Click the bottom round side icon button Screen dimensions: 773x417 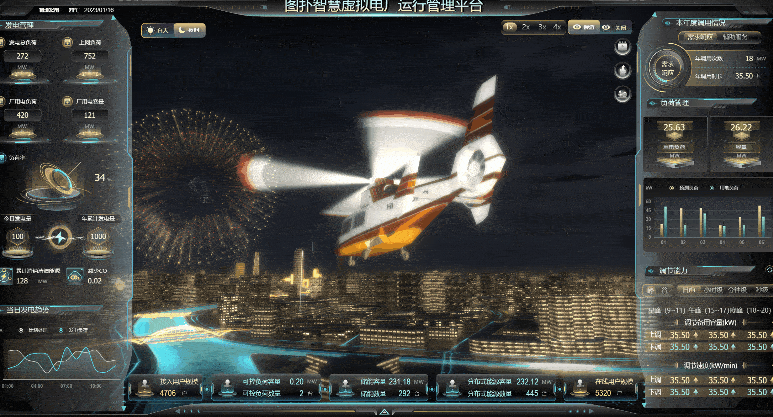point(622,92)
